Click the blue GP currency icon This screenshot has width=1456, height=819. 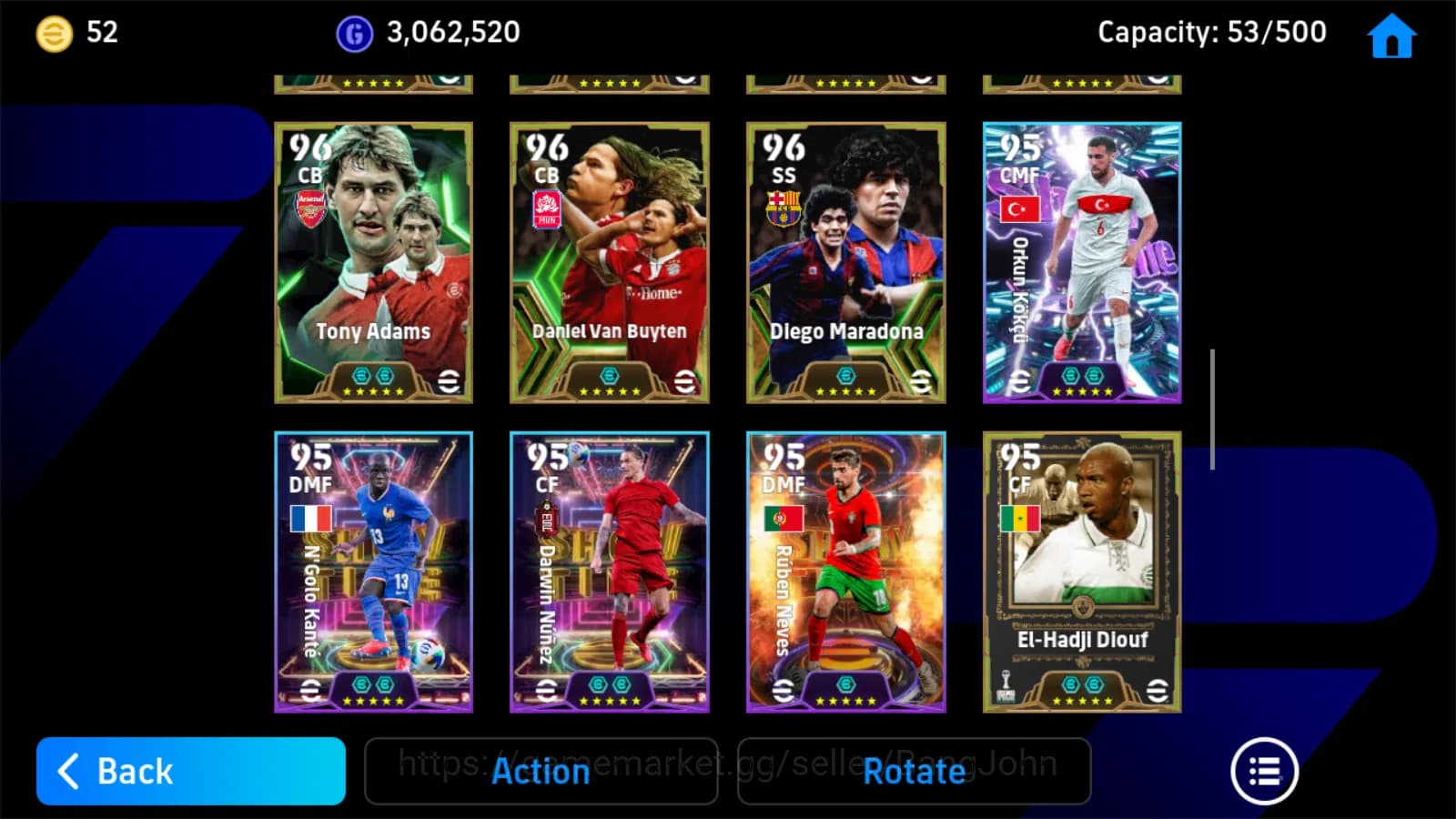coord(354,33)
